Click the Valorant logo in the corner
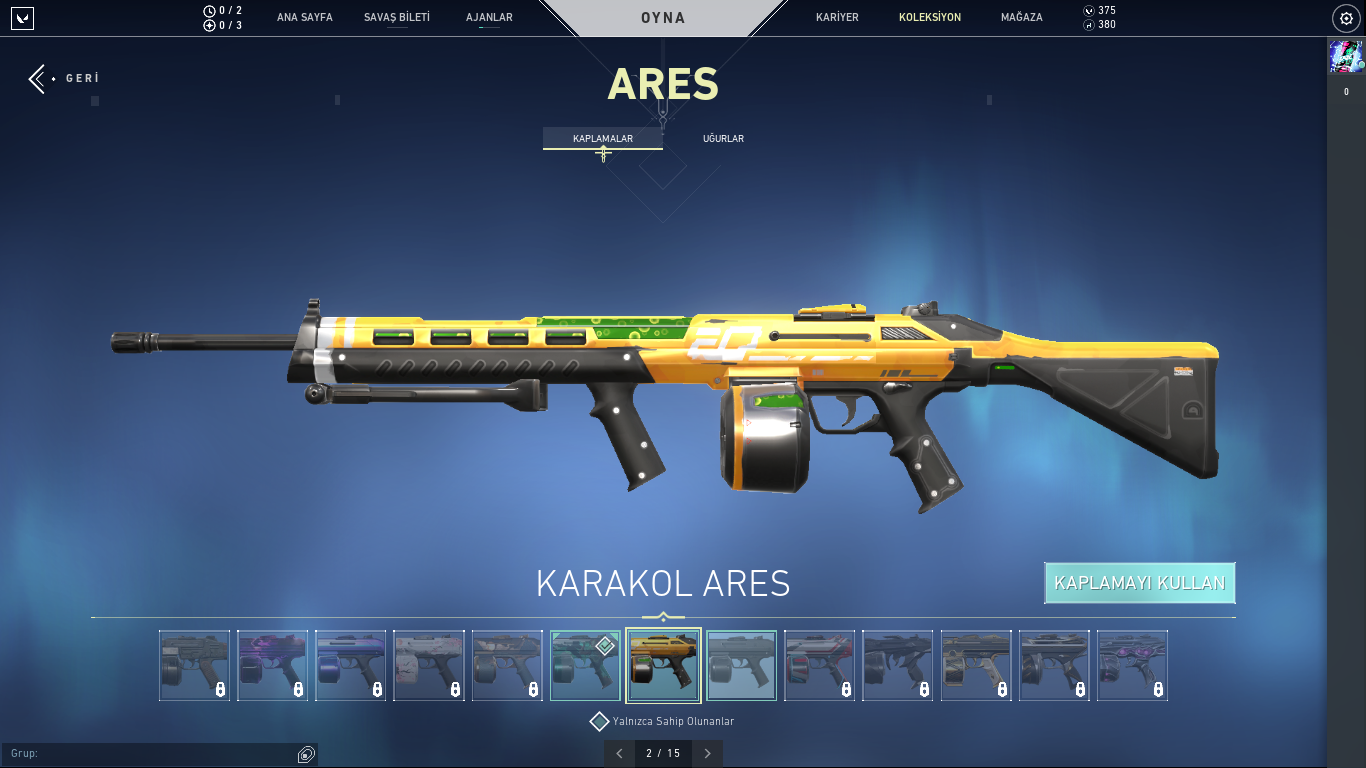 (x=22, y=18)
